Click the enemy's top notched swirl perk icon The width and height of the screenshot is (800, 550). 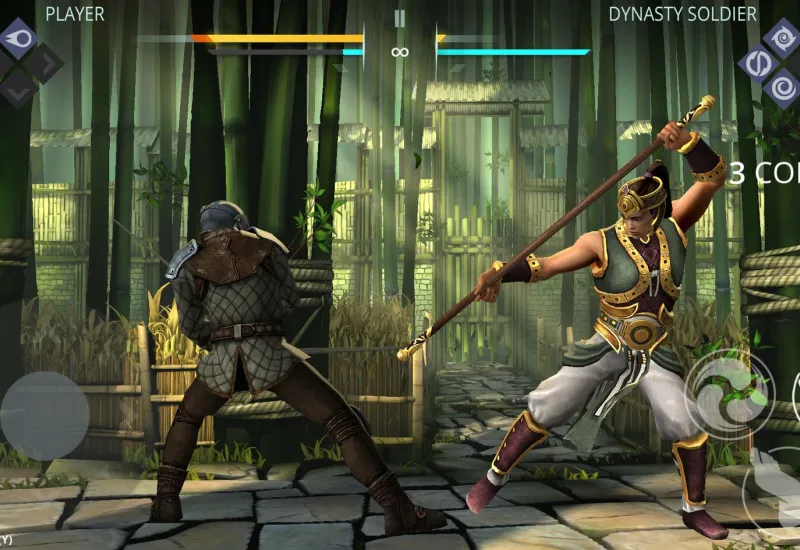click(781, 38)
